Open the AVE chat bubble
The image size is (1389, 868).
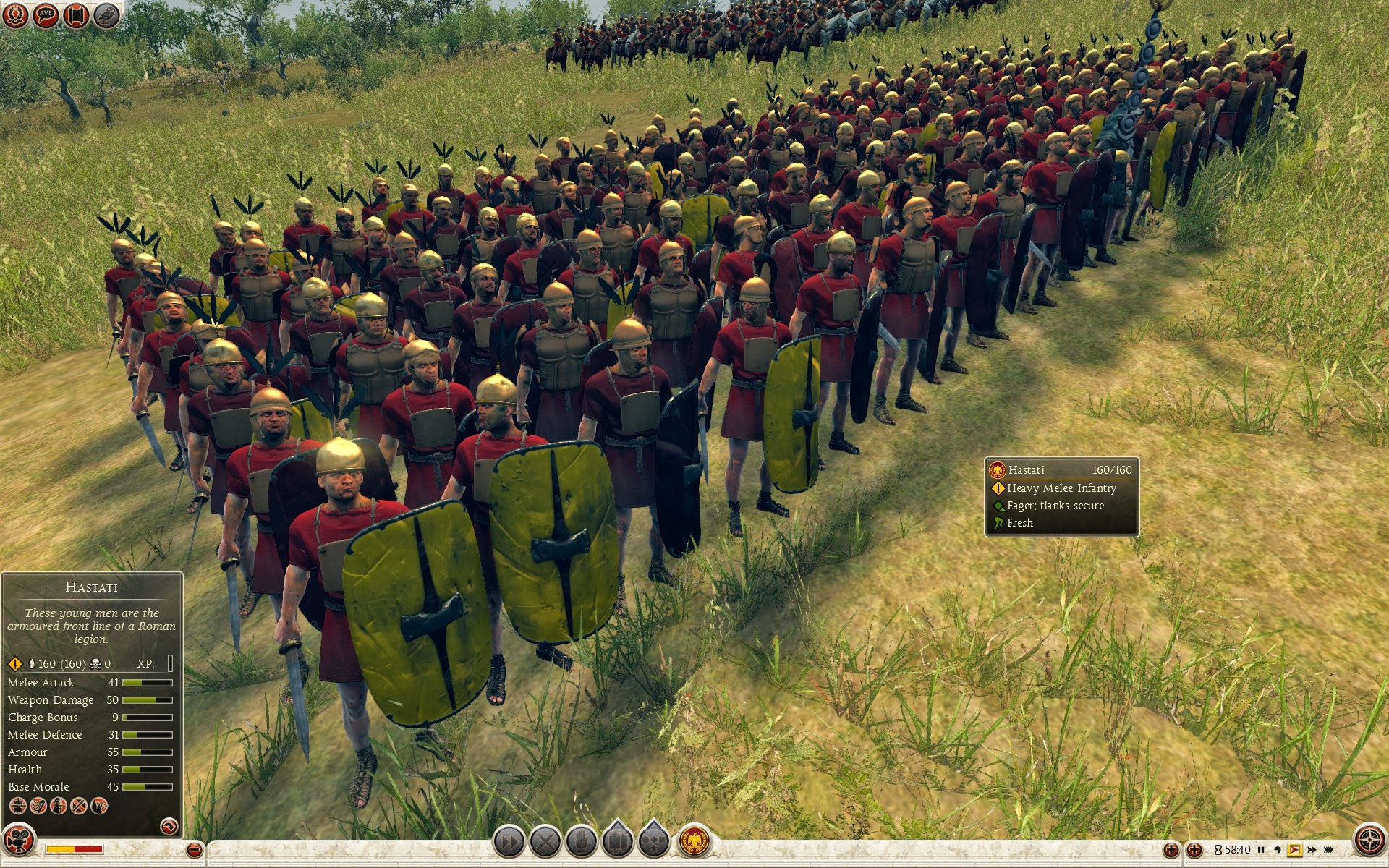(x=46, y=14)
